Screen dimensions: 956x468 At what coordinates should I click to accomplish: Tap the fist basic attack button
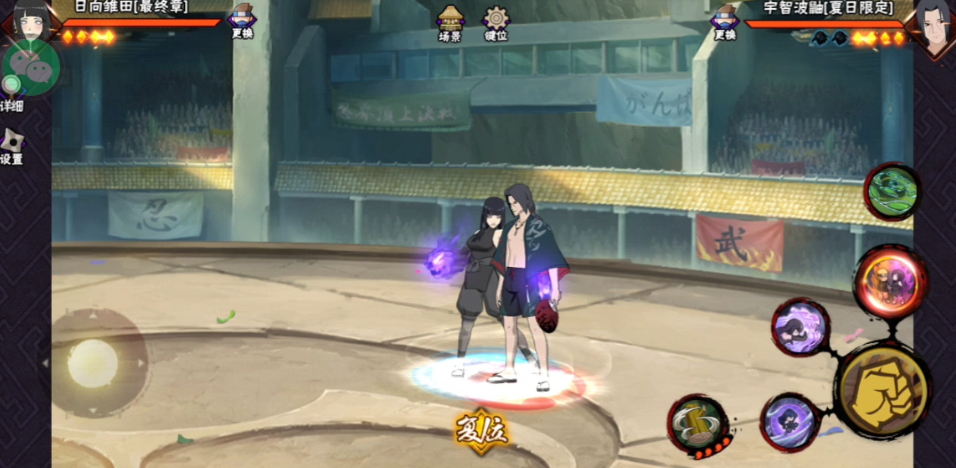coord(882,391)
